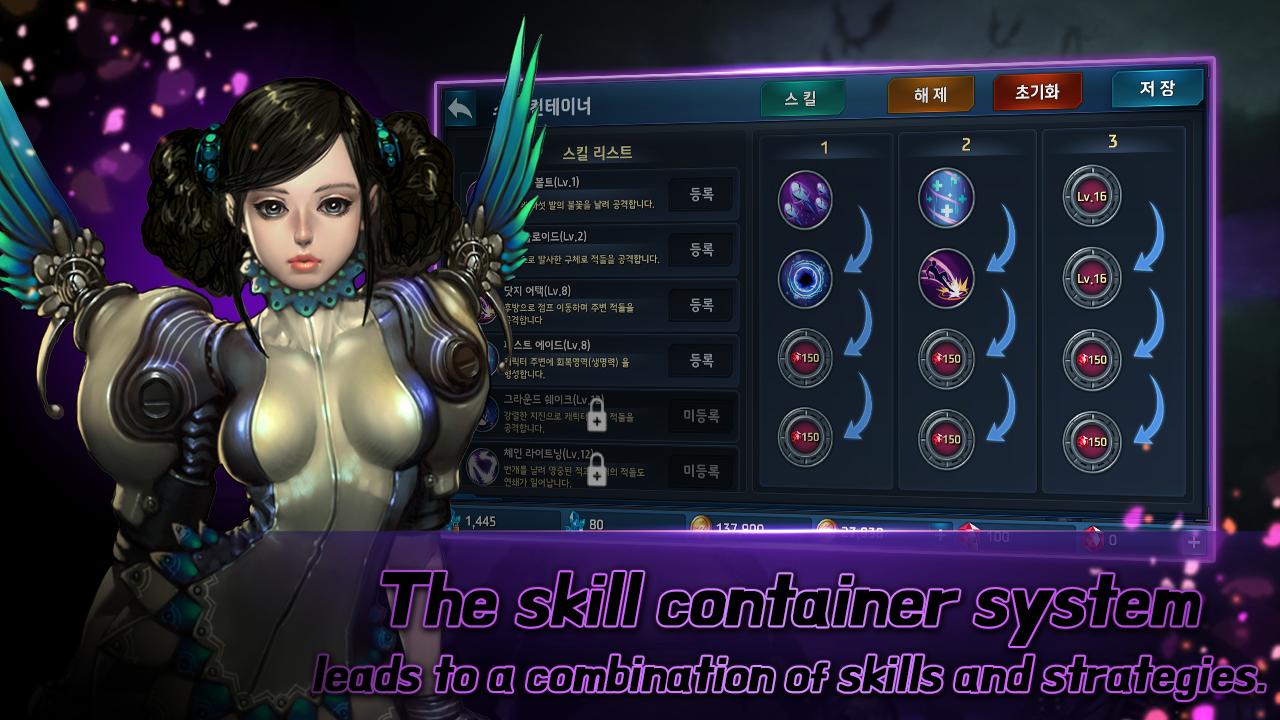Select the healing crosses skill in container 2
1280x720 pixels.
(946, 198)
